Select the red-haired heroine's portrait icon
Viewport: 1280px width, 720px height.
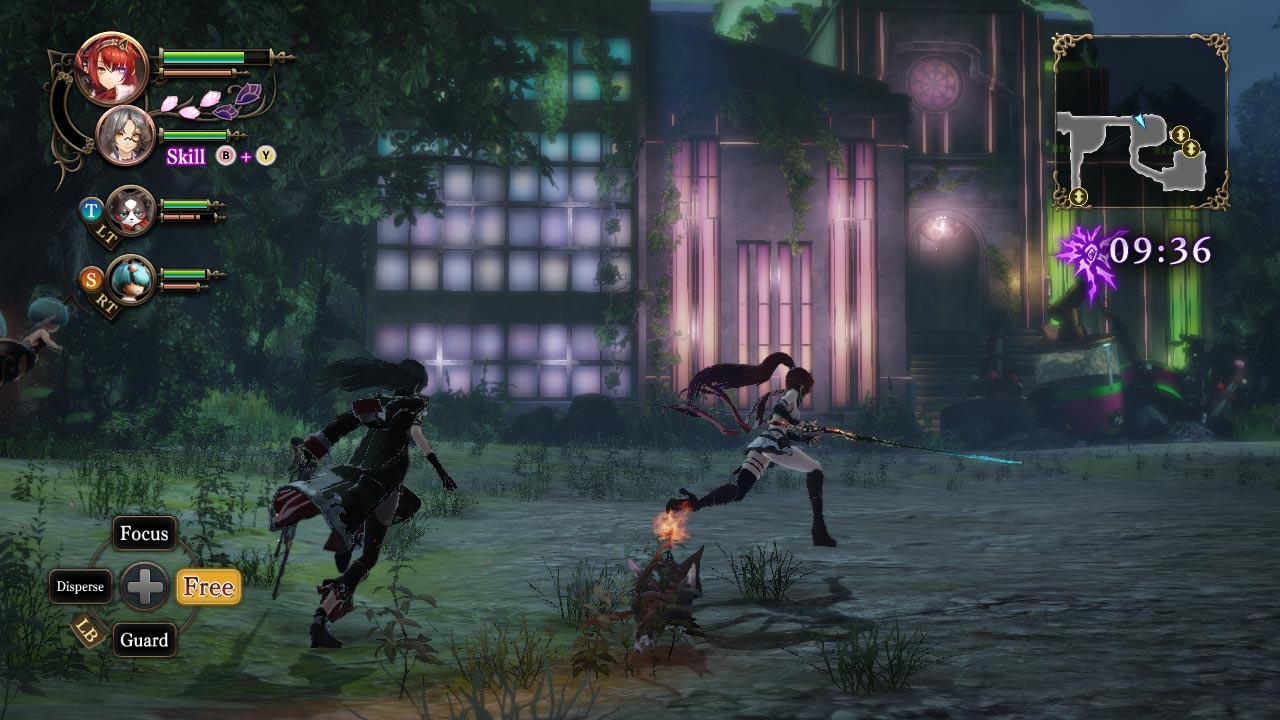(x=113, y=70)
